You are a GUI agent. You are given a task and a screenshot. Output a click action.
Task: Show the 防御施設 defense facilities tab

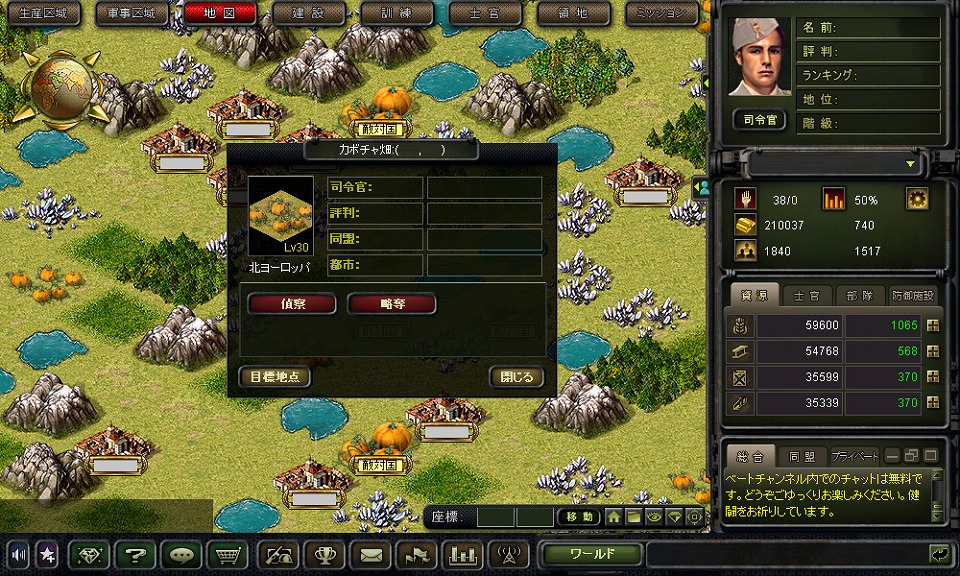pyautogui.click(x=912, y=295)
